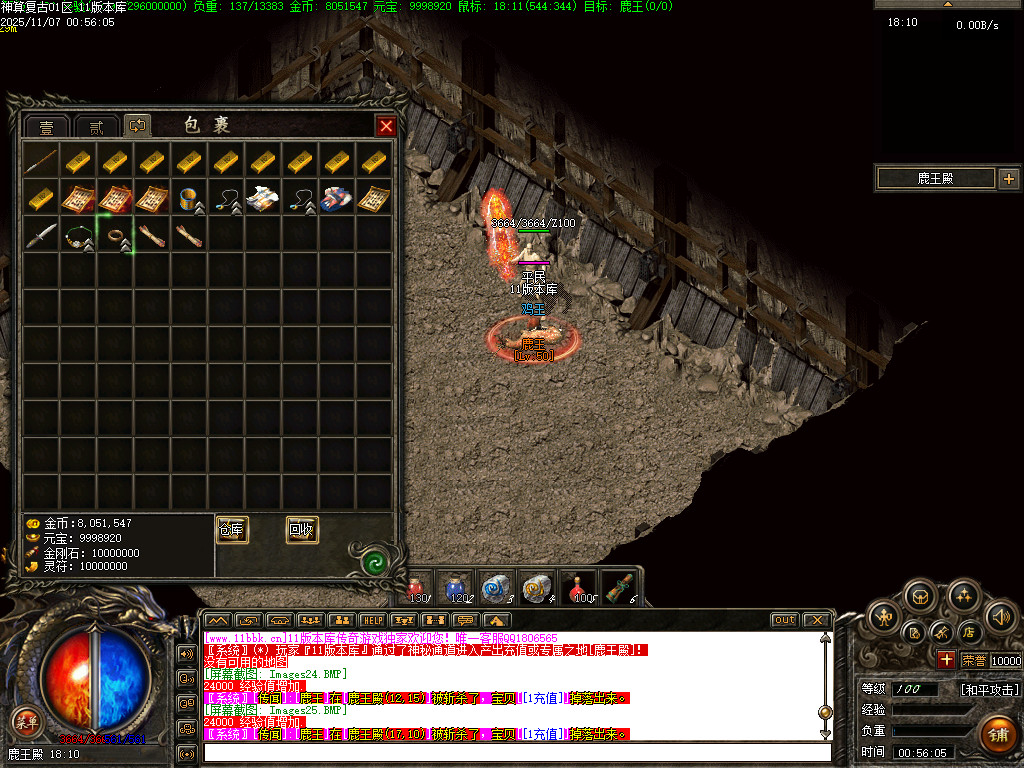Close the 包裹 inventory window
The width and height of the screenshot is (1024, 768).
[x=386, y=126]
